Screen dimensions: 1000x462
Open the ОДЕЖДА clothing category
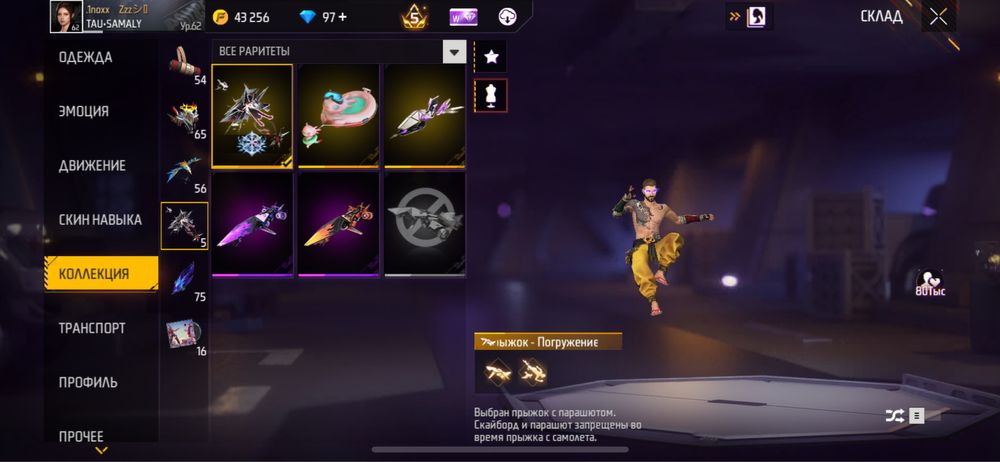click(x=86, y=58)
